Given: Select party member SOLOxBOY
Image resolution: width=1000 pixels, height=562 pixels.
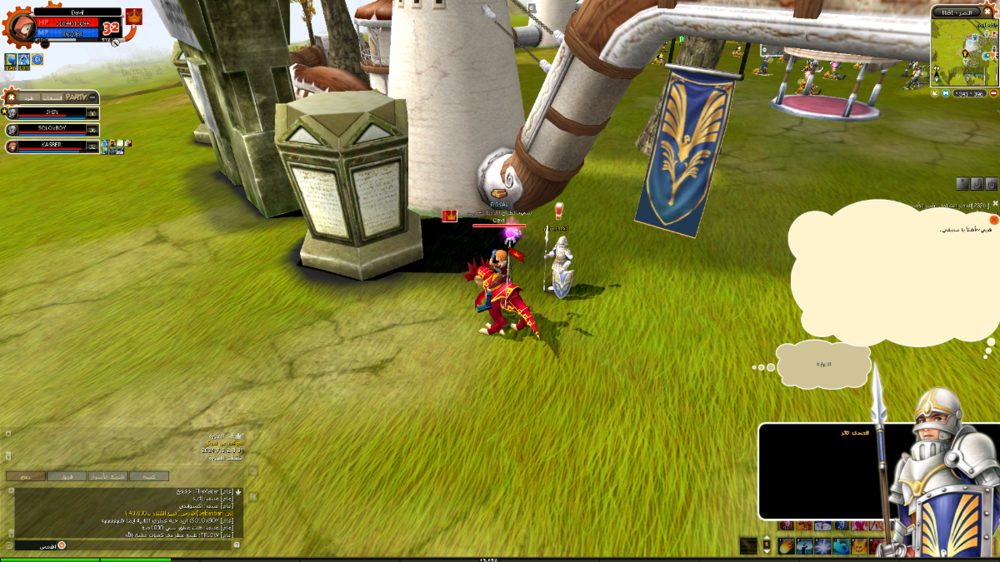Looking at the screenshot, I should coord(52,129).
